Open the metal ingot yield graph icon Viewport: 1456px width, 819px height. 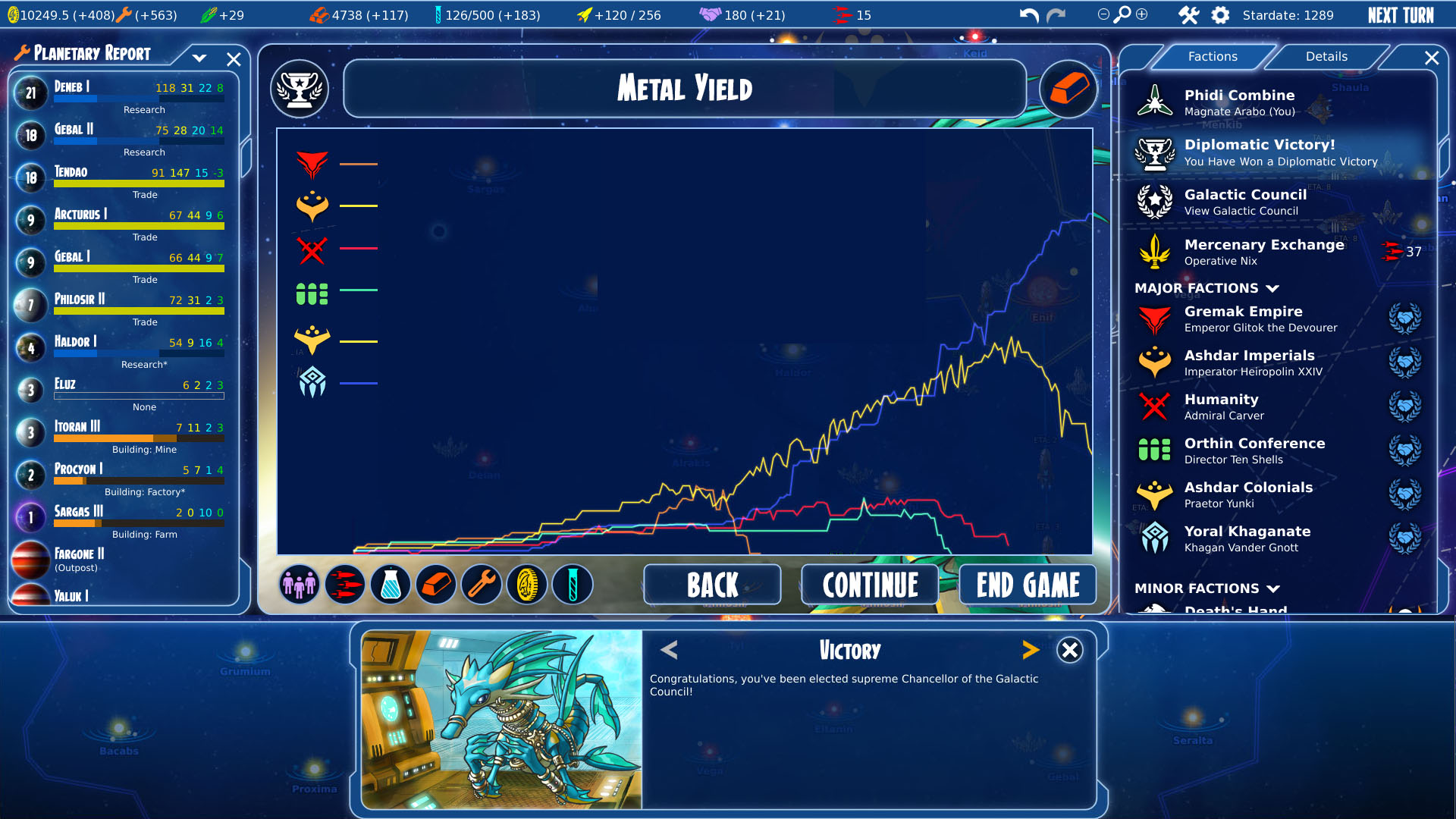436,585
